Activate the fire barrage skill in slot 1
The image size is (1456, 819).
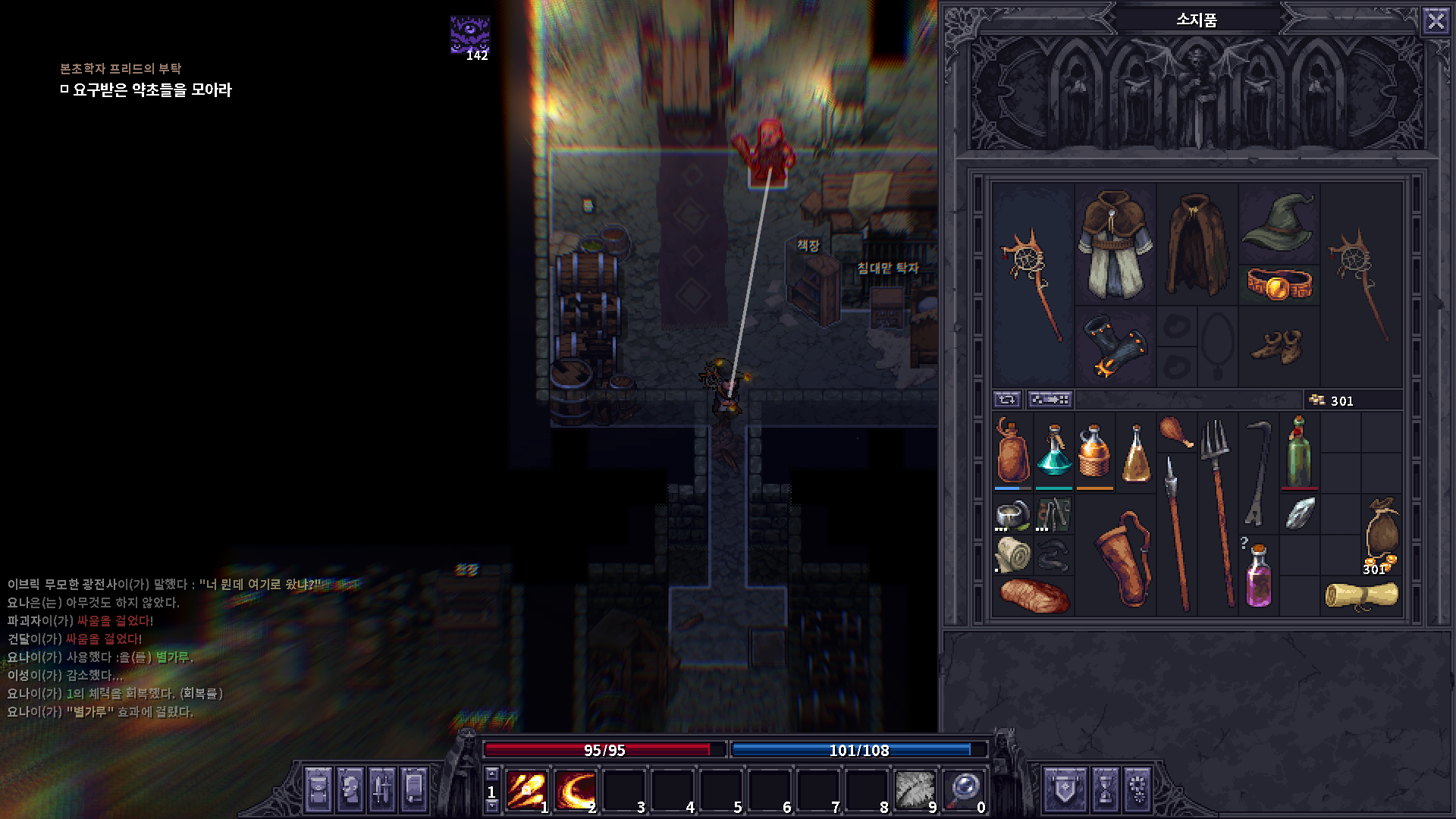526,790
